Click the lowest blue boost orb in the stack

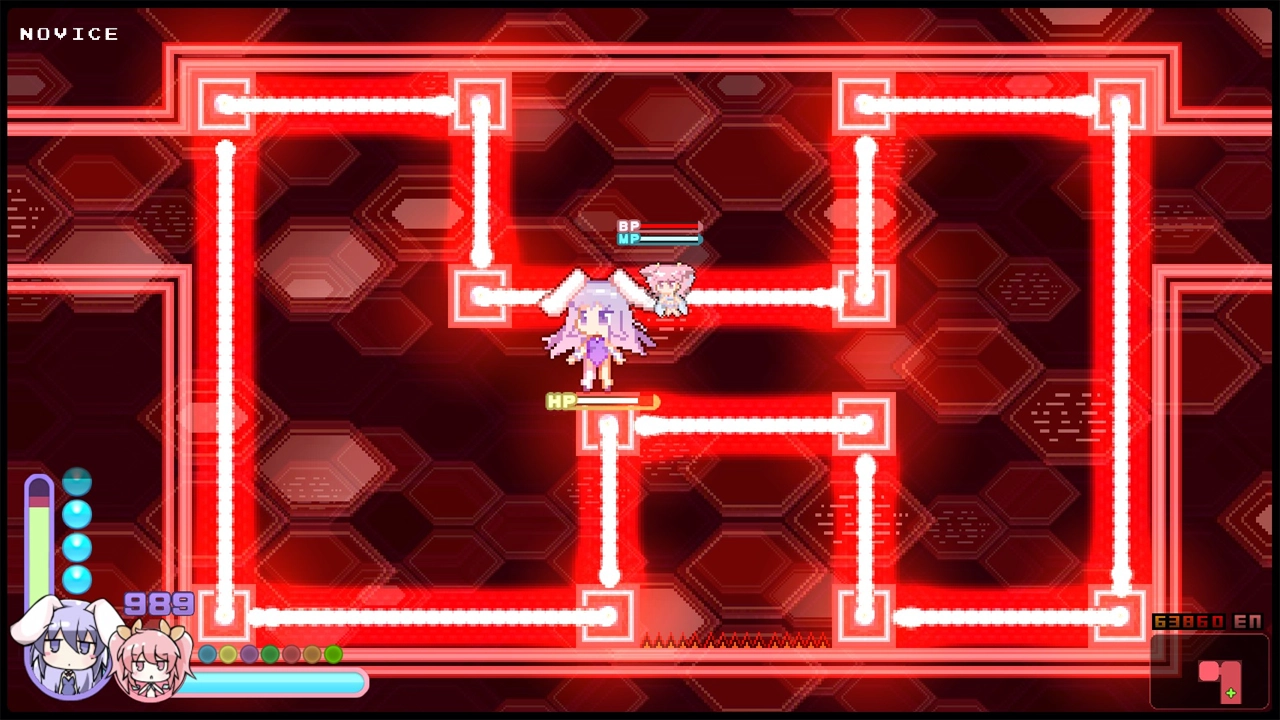77,578
